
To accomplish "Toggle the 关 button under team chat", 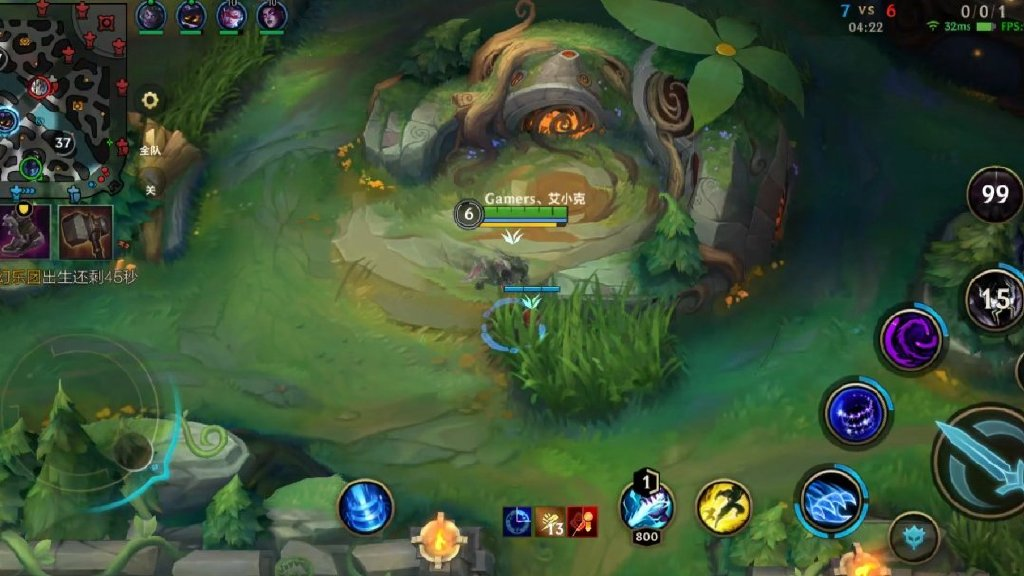I will [150, 189].
